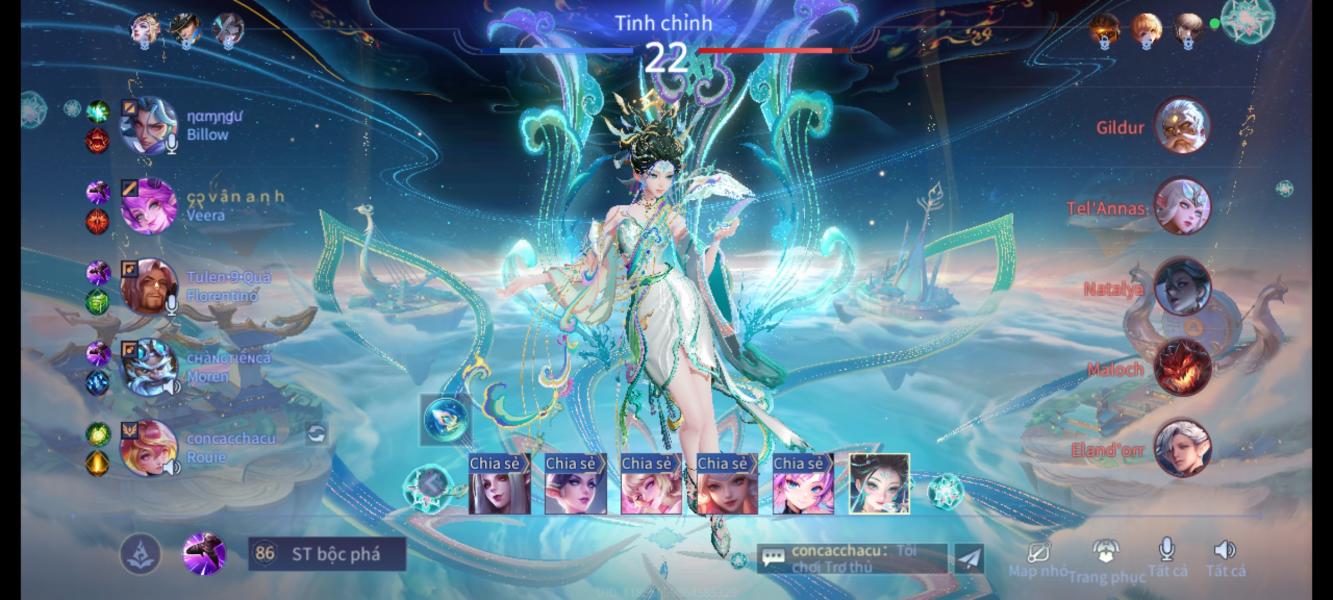Screen dimensions: 1333x600
Task: View enemy hero Gildur's portrait
Action: 1182,127
